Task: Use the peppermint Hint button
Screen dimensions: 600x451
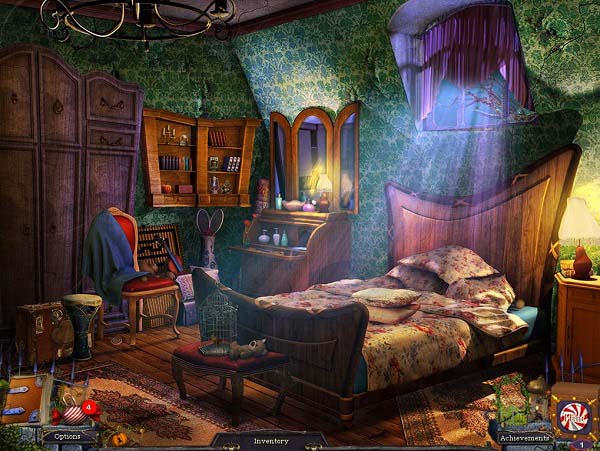Action: pyautogui.click(x=574, y=415)
